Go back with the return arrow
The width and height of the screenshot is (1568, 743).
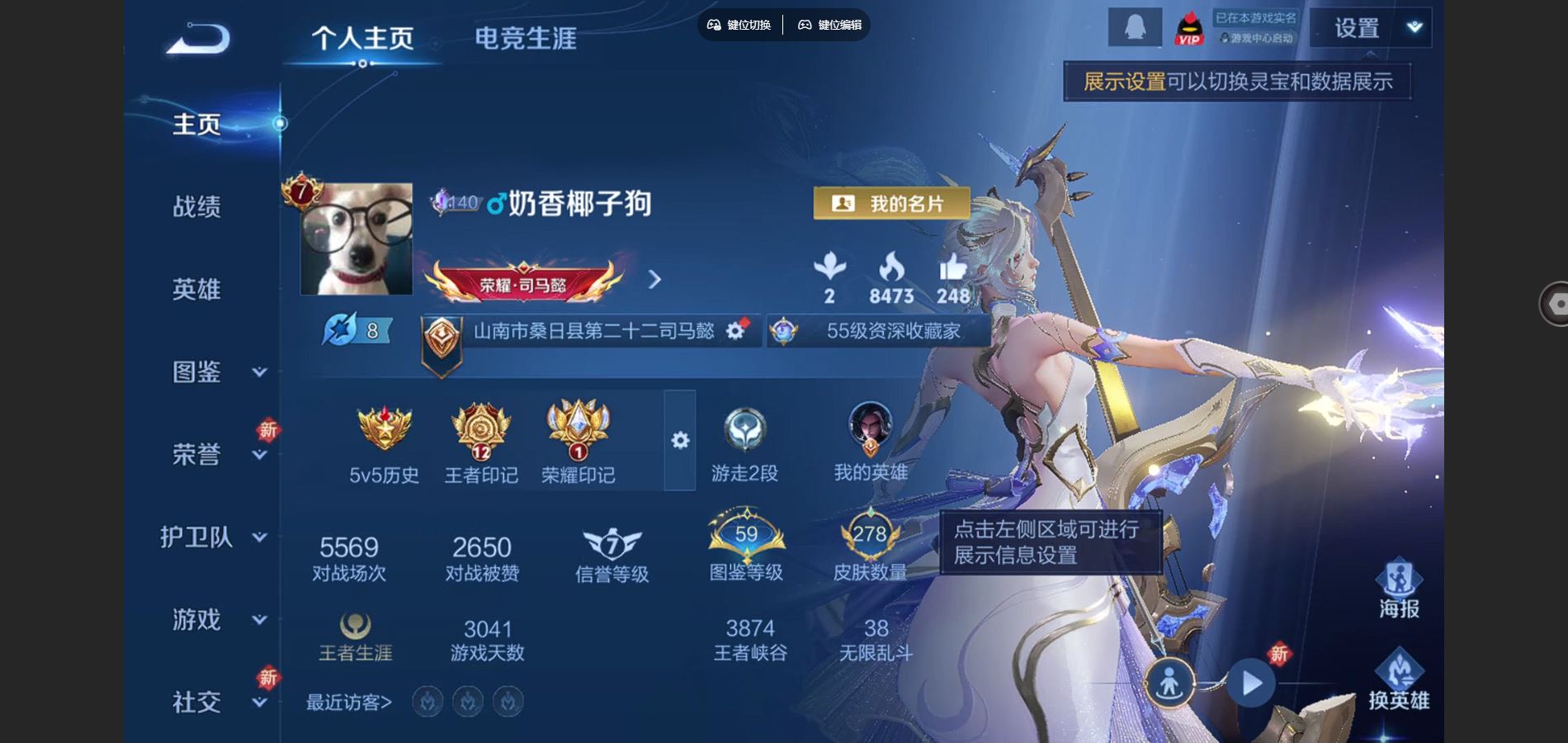pyautogui.click(x=198, y=39)
